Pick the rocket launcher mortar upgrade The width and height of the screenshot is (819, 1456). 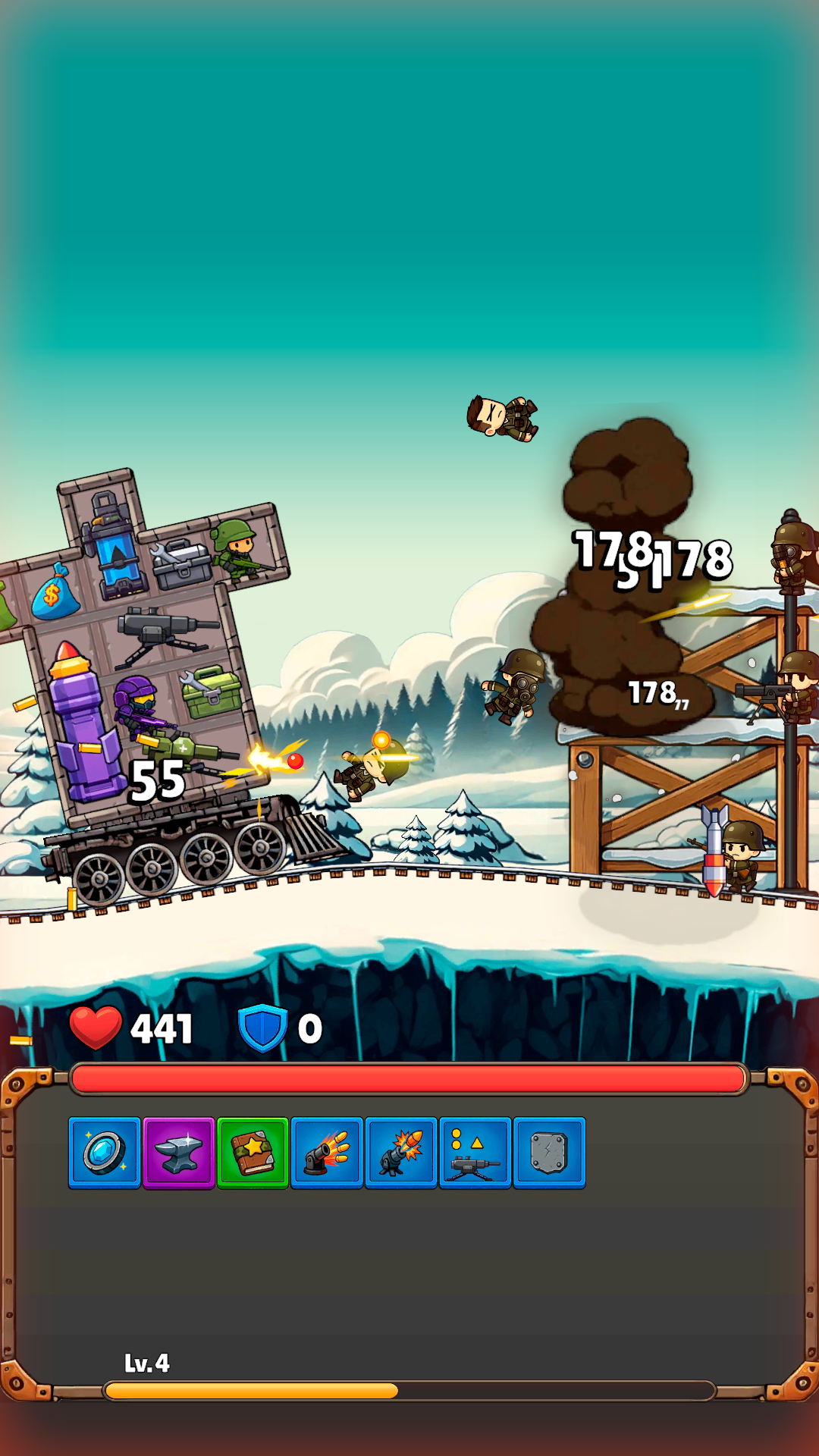coord(401,1153)
